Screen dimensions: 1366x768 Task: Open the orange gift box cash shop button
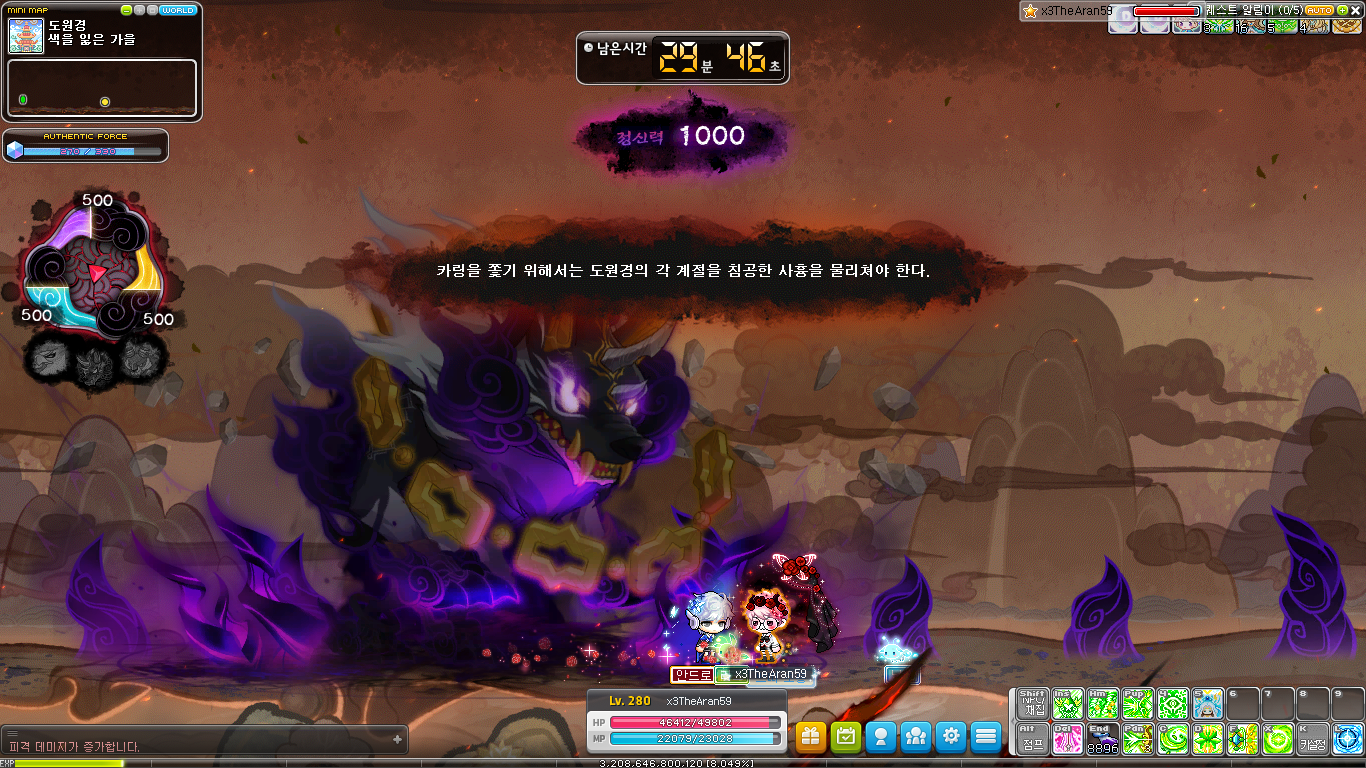click(811, 737)
